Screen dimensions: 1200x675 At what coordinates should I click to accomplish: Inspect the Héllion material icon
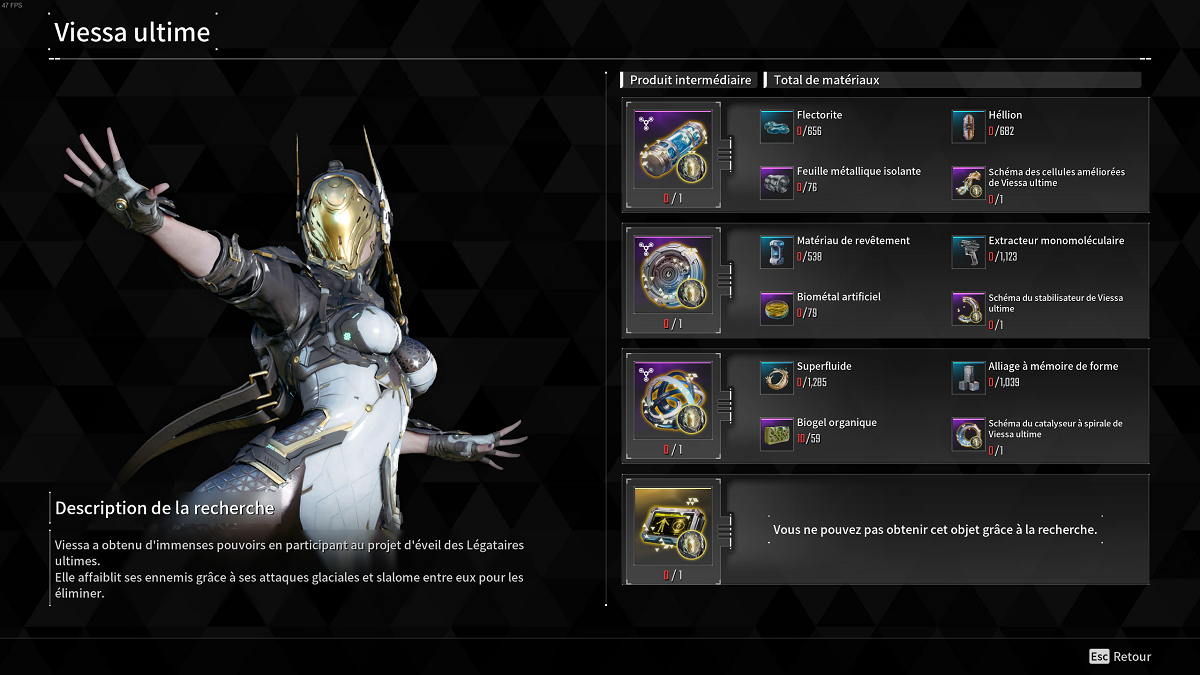[968, 123]
